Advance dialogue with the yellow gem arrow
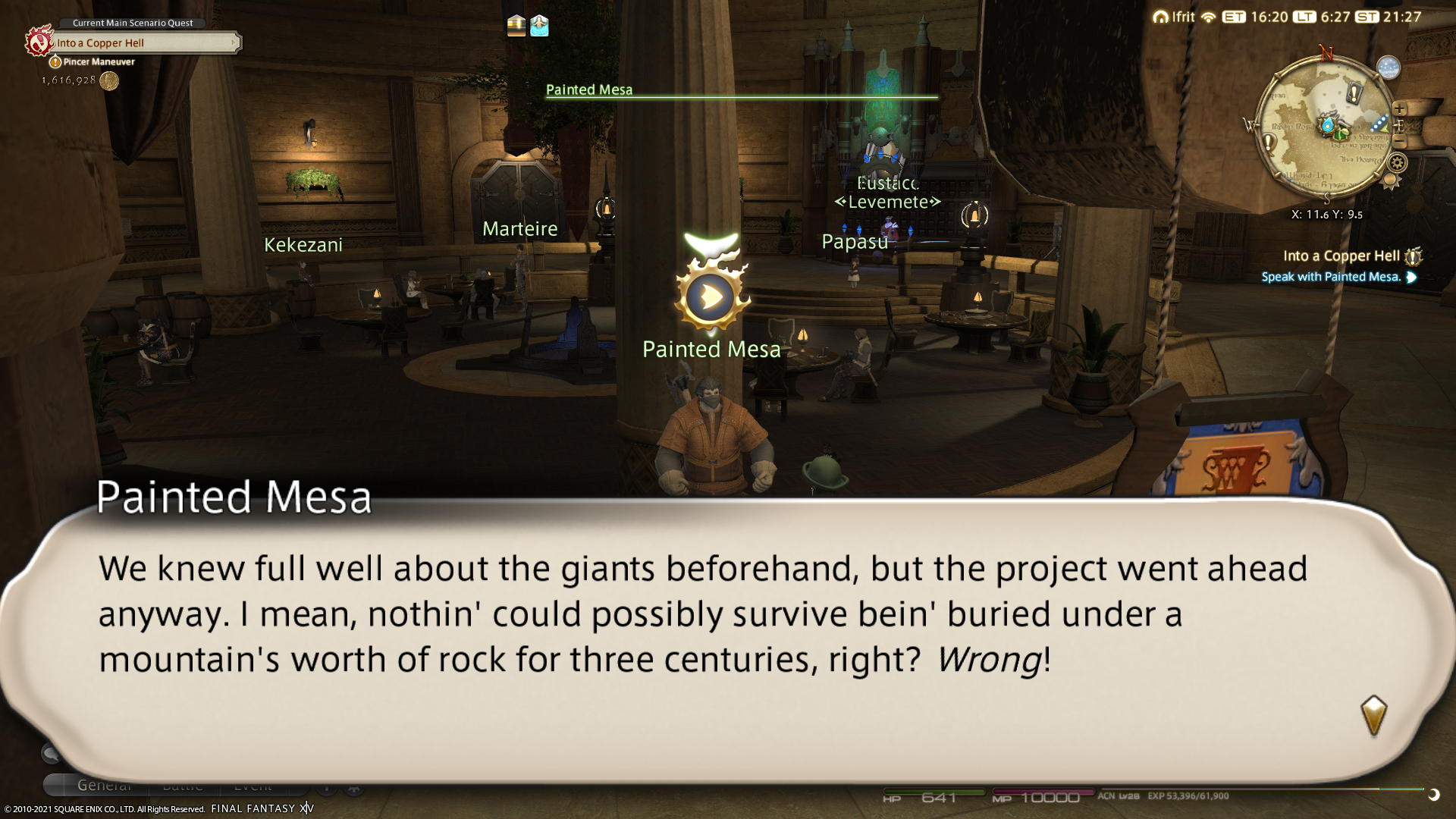 coord(1373,714)
